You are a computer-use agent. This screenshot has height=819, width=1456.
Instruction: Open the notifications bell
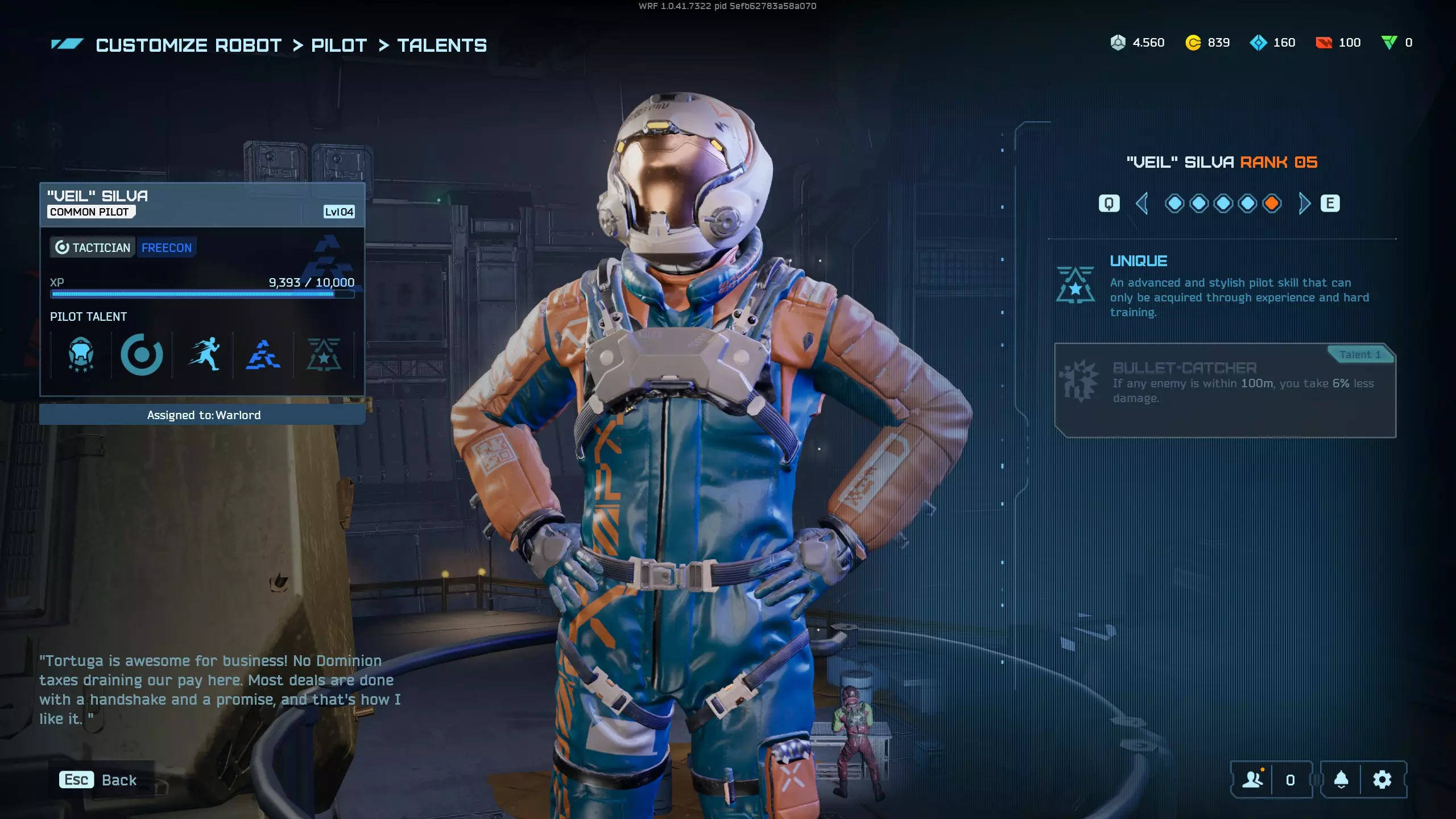pyautogui.click(x=1341, y=780)
